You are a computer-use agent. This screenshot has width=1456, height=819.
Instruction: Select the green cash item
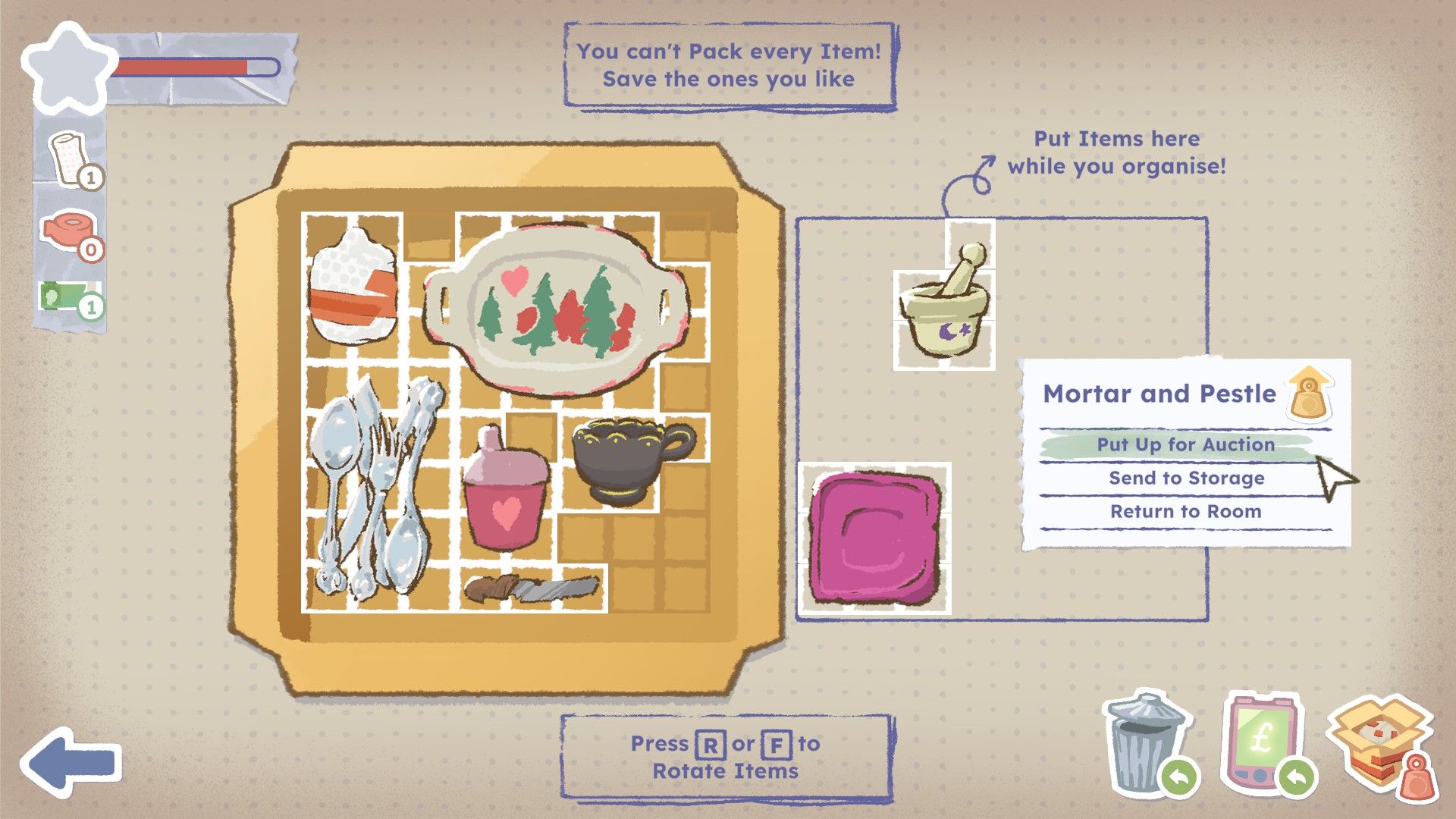click(71, 297)
